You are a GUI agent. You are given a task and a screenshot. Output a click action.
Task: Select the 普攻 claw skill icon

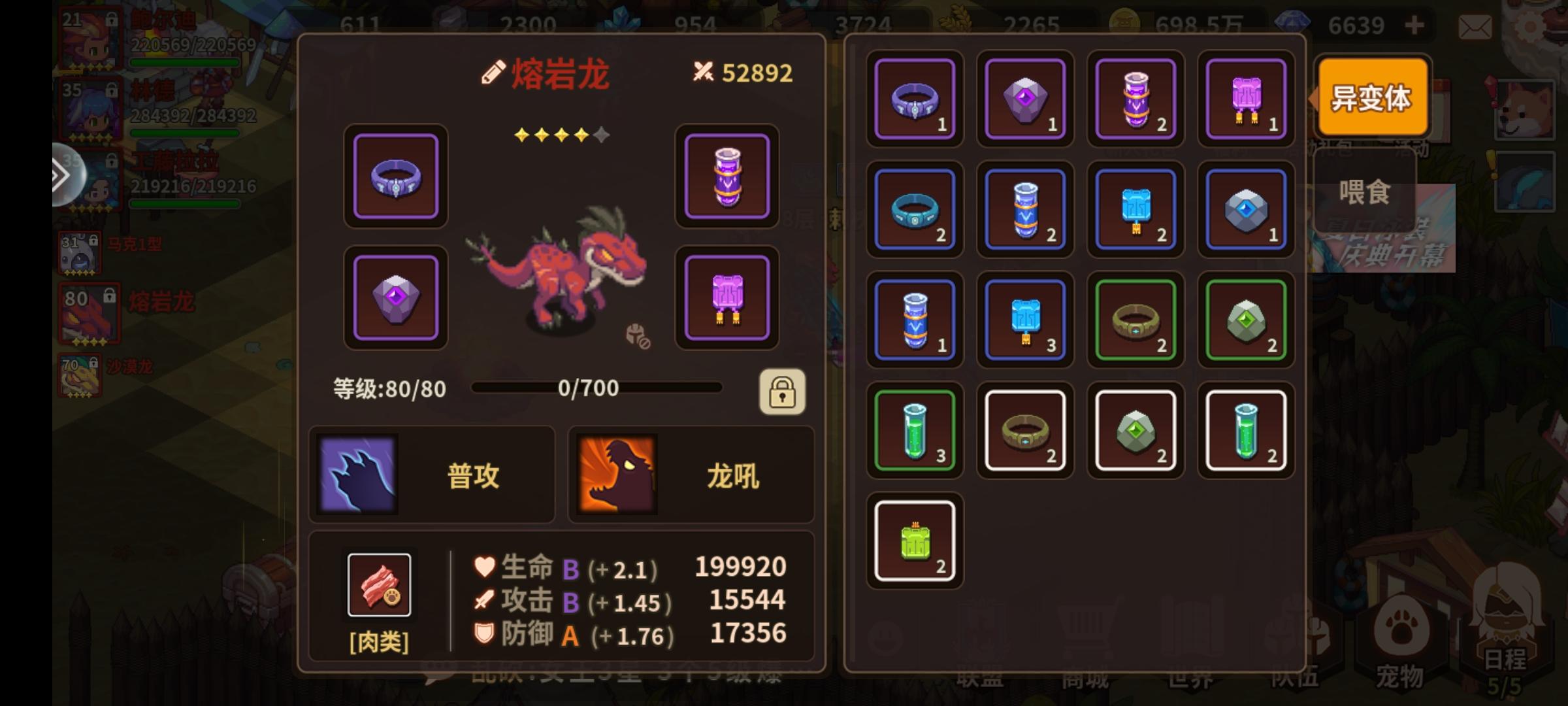(x=358, y=474)
